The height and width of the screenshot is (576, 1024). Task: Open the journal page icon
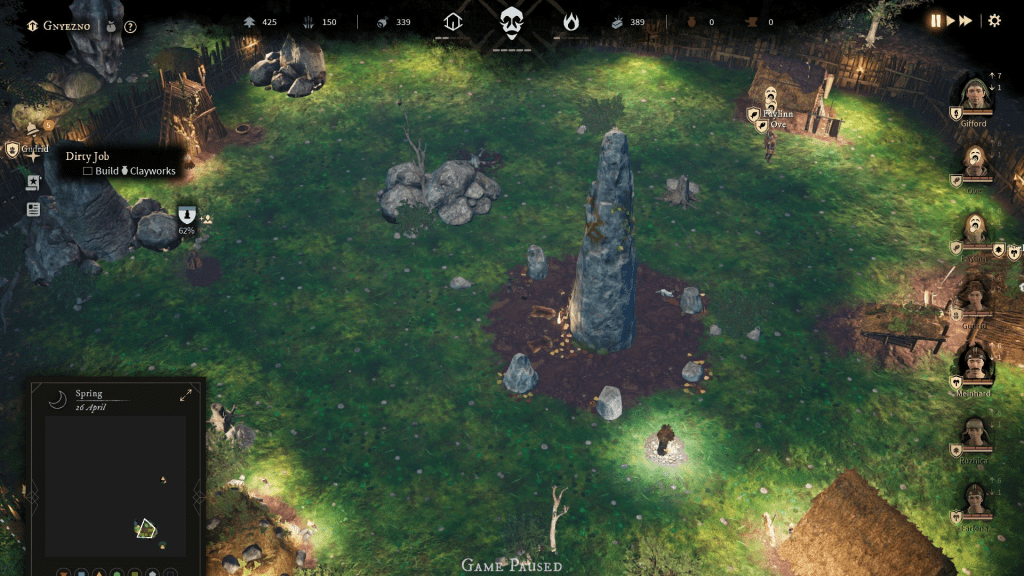pos(33,209)
